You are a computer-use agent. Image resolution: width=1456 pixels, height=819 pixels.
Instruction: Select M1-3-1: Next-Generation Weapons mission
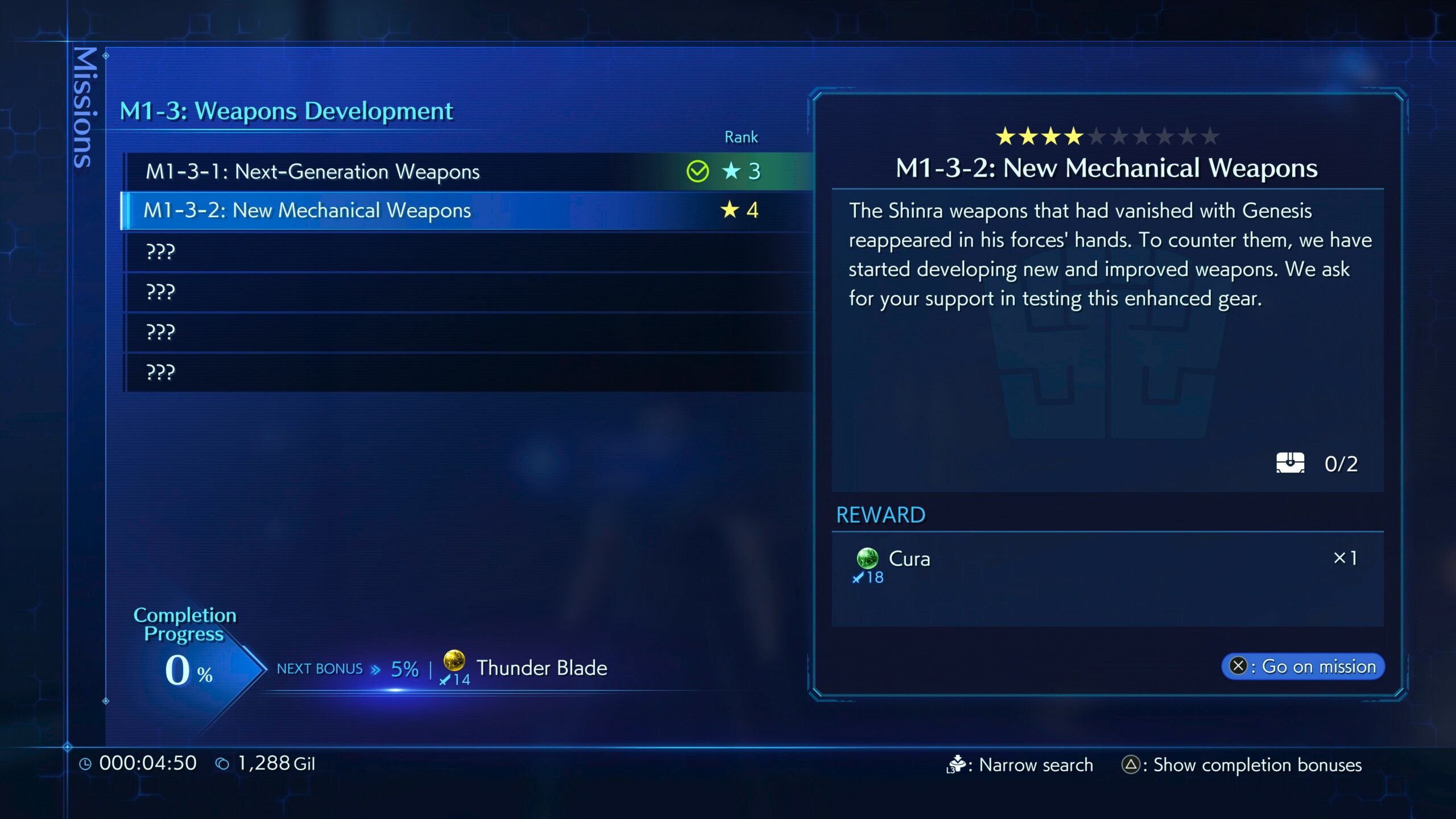(313, 171)
